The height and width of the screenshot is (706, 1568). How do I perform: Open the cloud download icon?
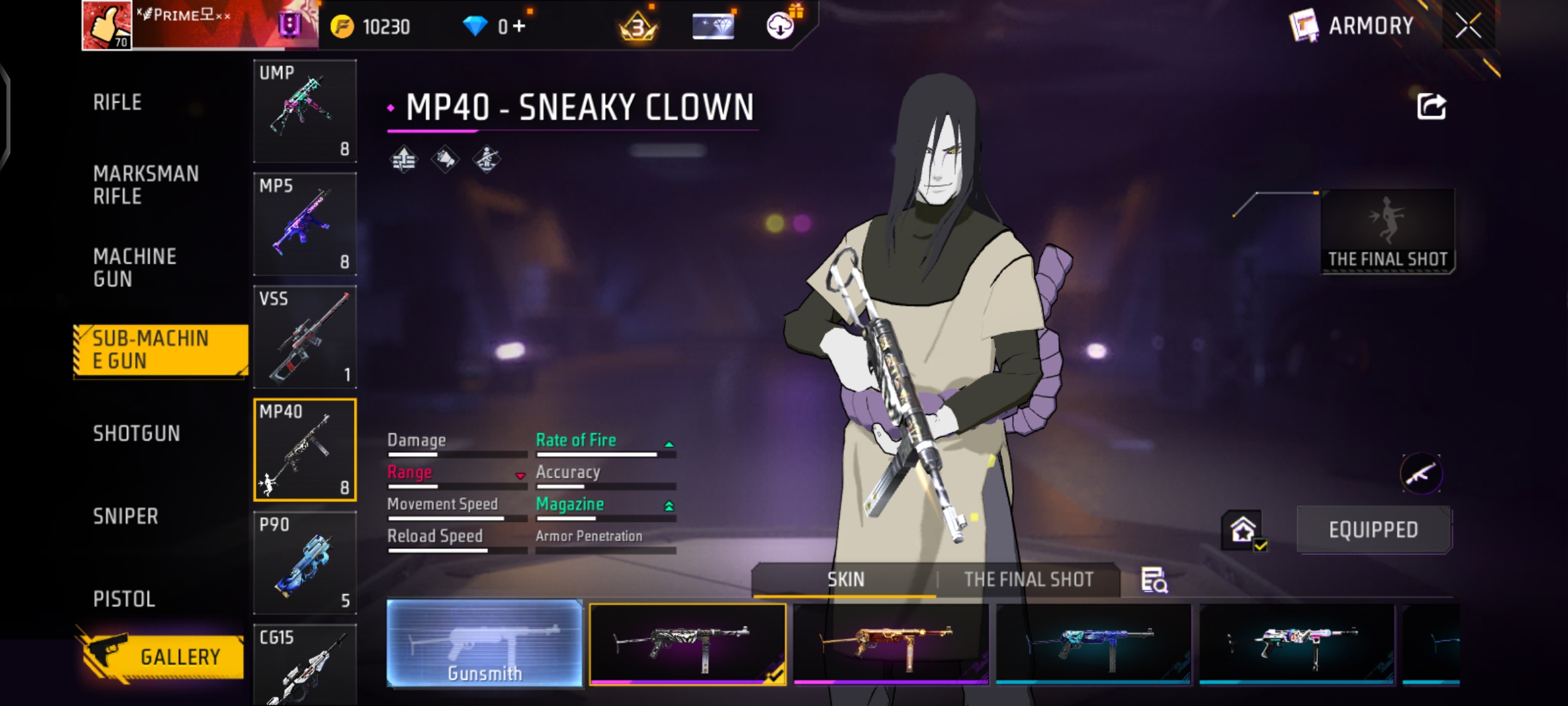click(780, 26)
